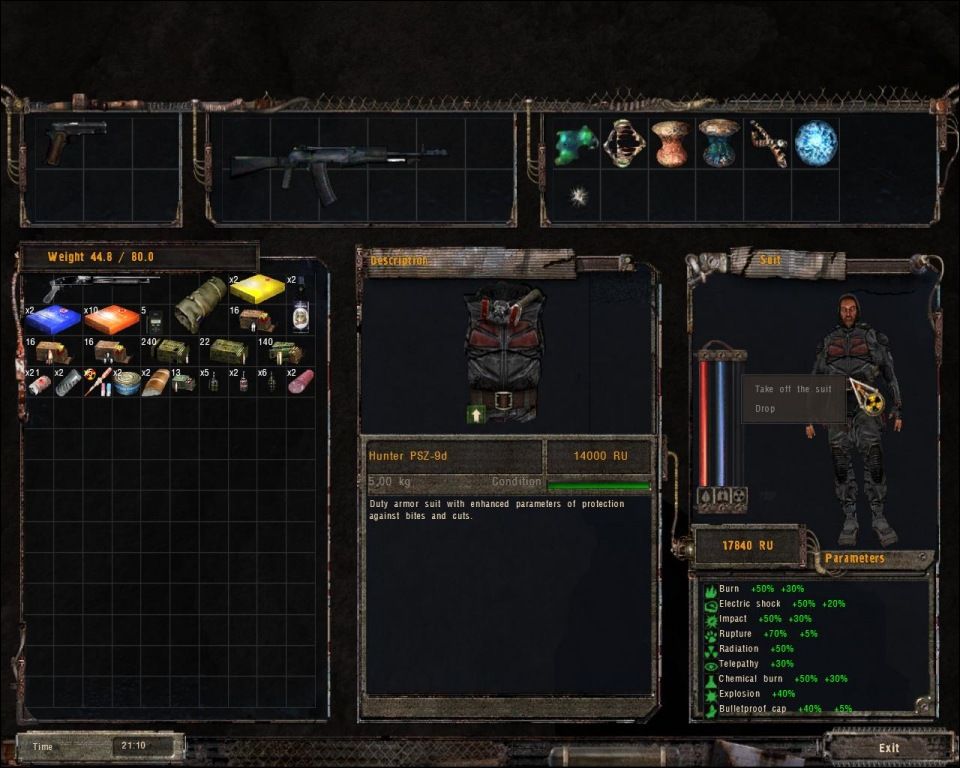Select the blue medkit stack

click(52, 319)
